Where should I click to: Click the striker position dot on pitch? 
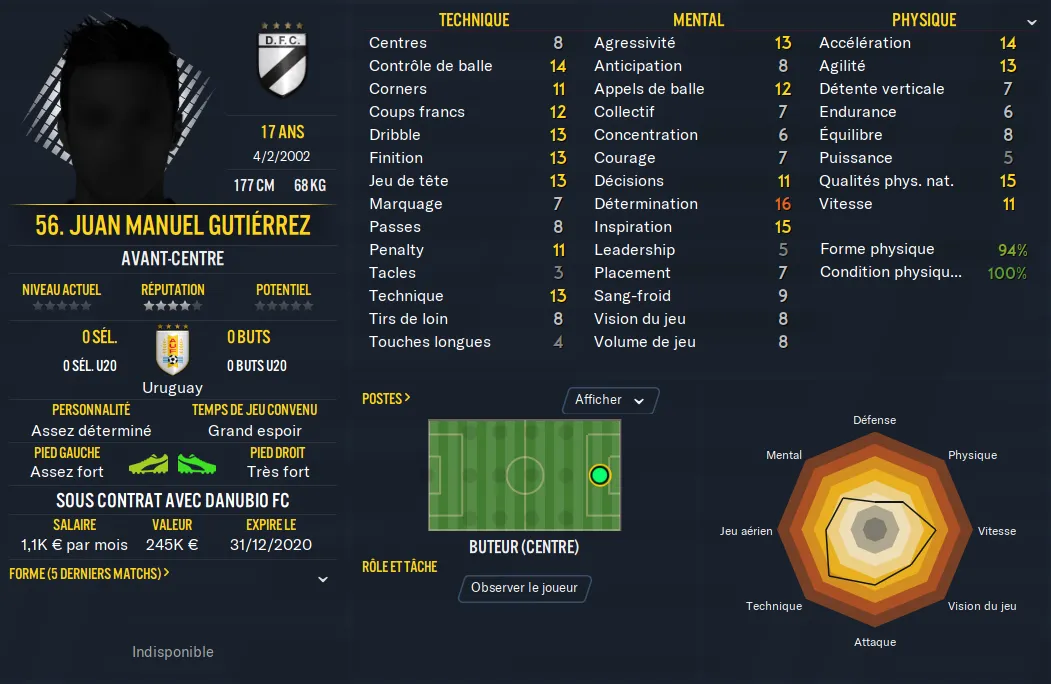(599, 475)
